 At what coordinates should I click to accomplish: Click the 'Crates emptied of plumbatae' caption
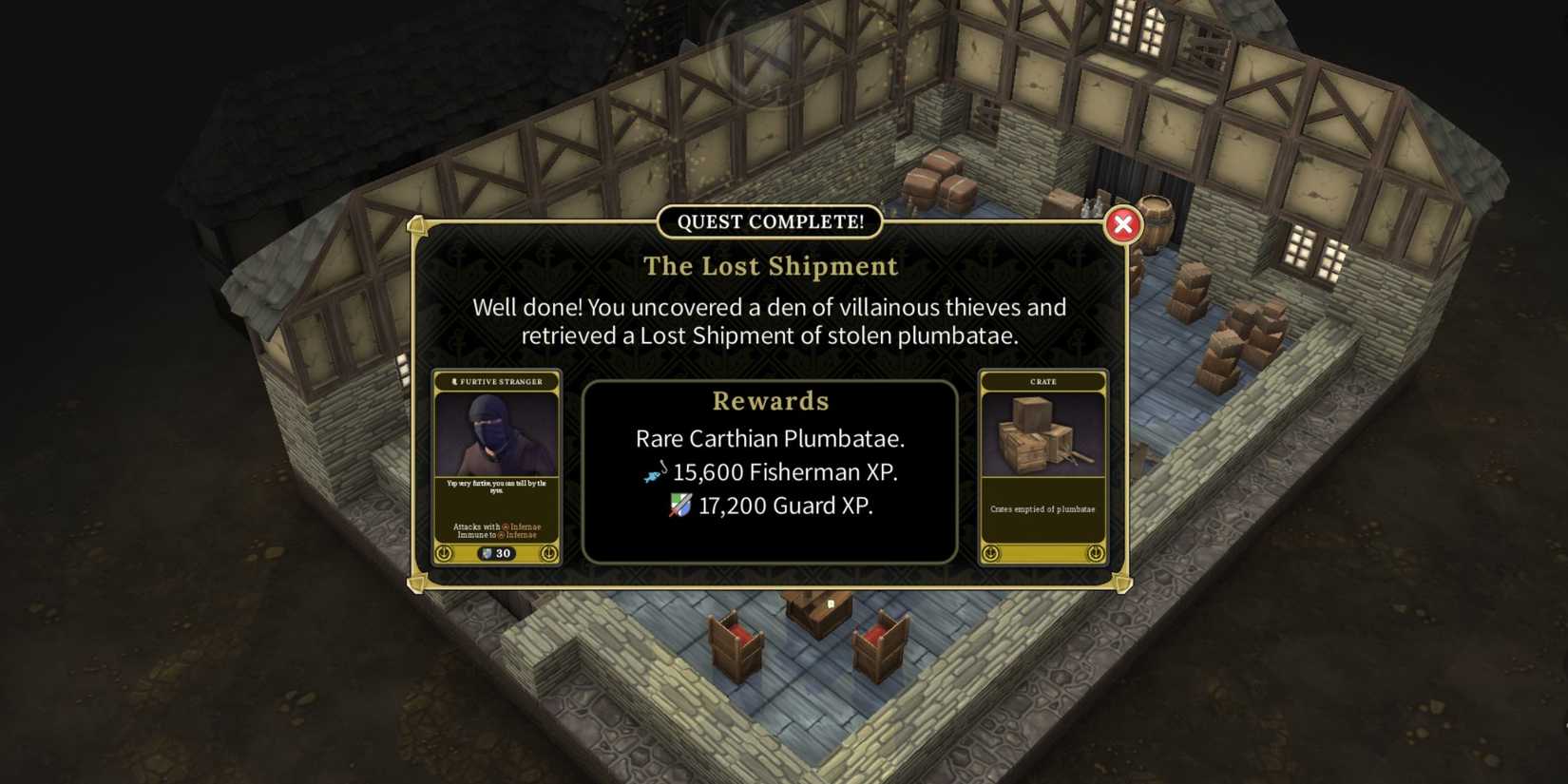click(x=1042, y=509)
